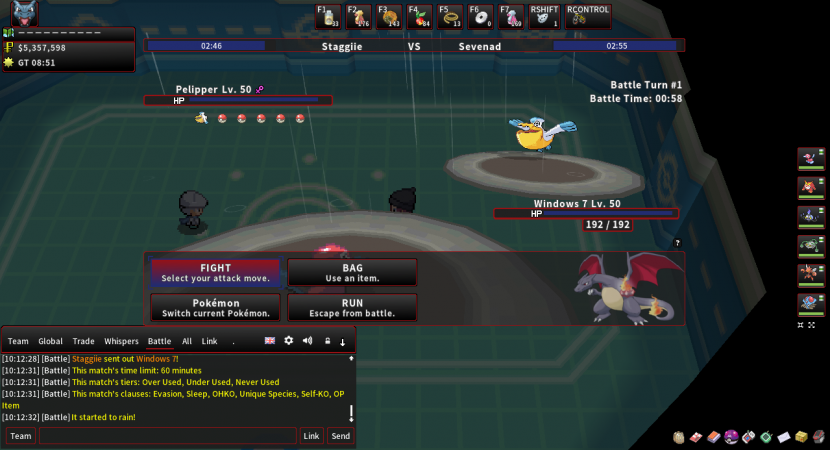Open the BAG to use an item
The image size is (830, 450).
[352, 272]
